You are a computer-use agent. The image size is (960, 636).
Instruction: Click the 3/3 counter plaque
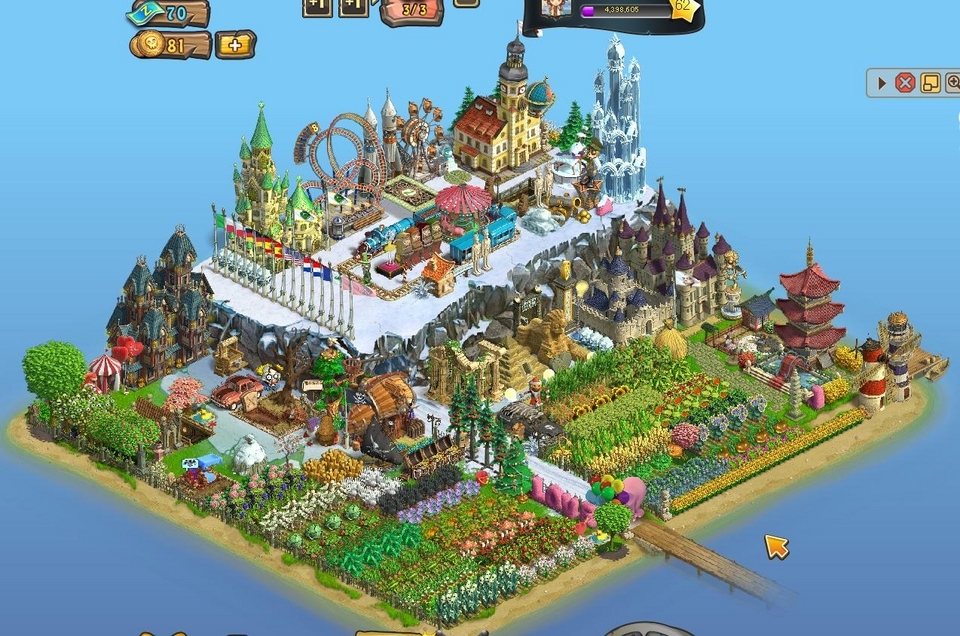click(x=411, y=10)
